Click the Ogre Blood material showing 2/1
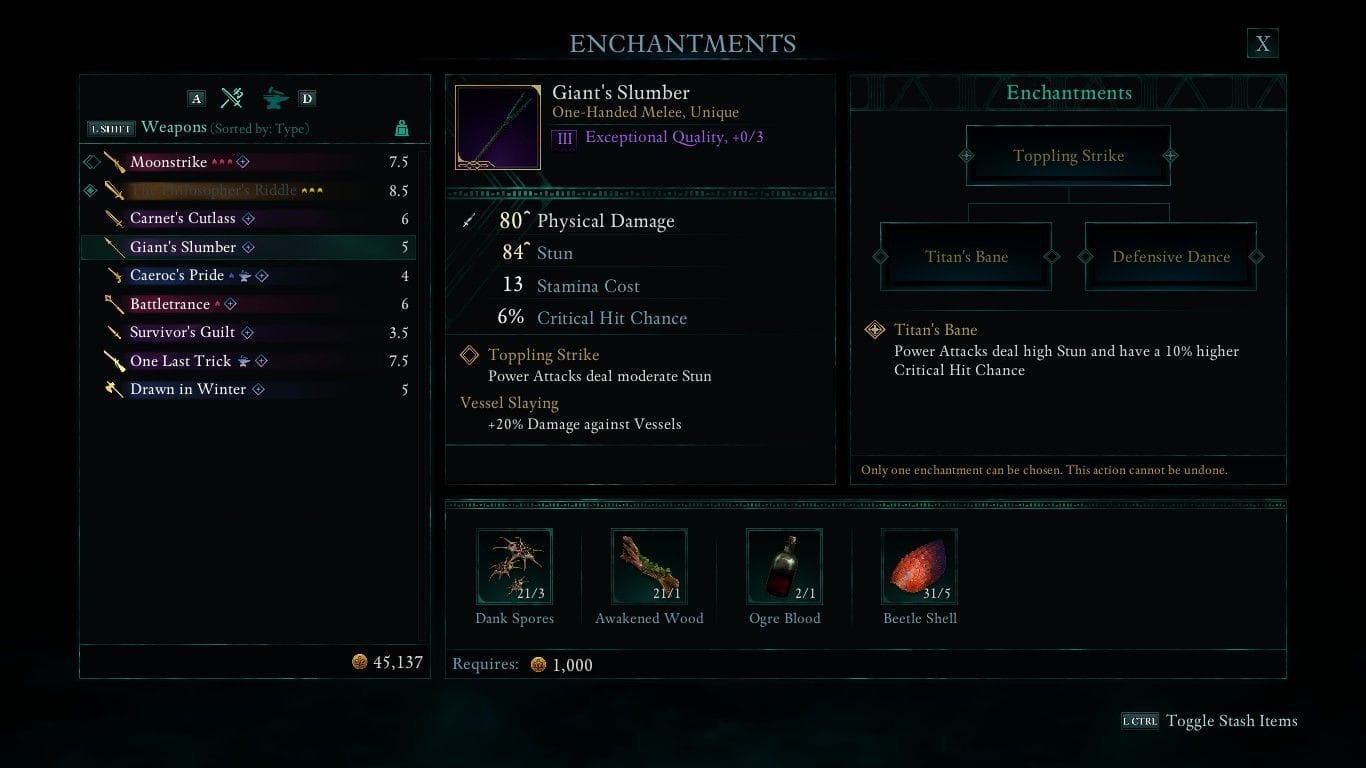 tap(784, 566)
